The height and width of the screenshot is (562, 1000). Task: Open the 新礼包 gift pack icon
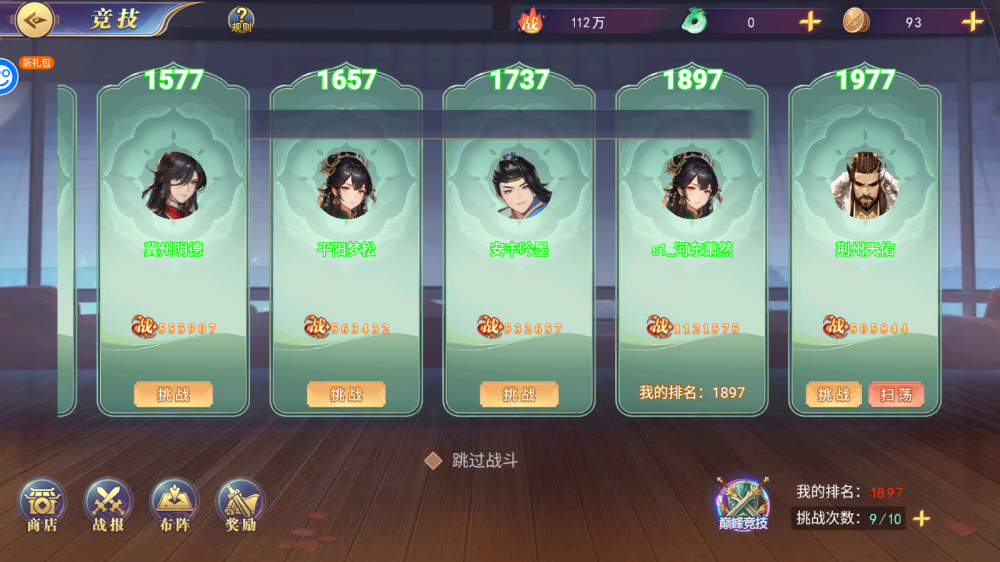click(8, 76)
